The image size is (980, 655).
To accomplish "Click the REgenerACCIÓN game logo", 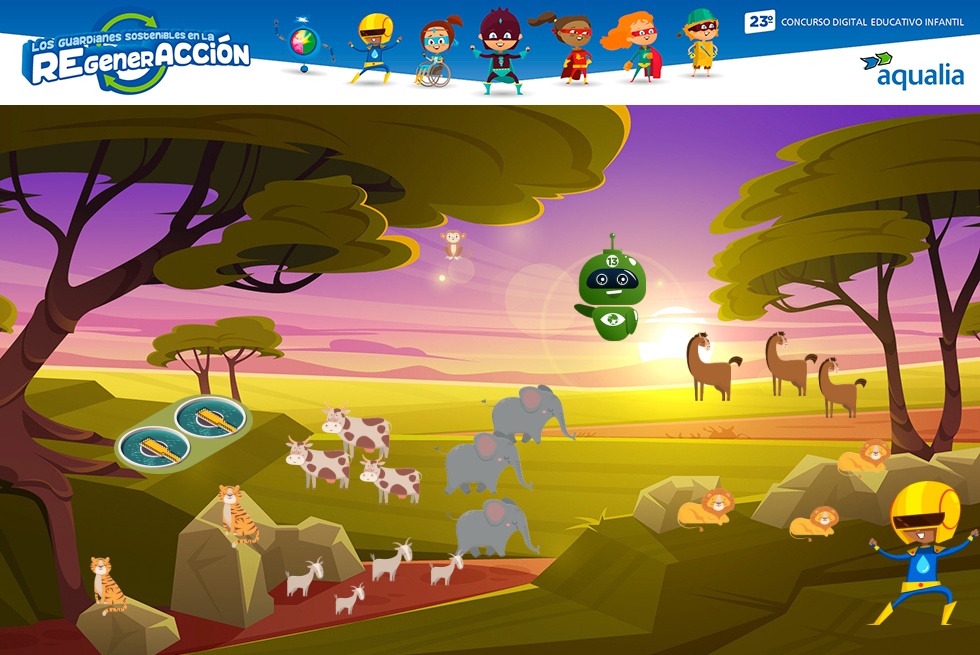I will (x=138, y=55).
